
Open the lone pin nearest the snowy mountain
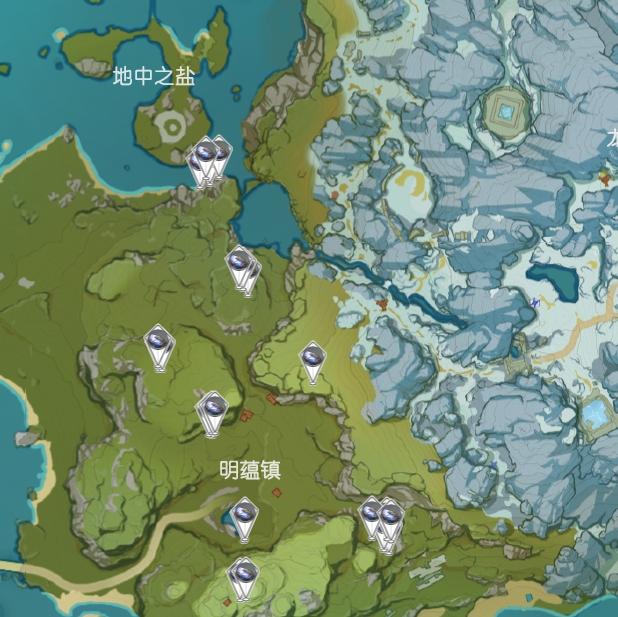pos(313,360)
